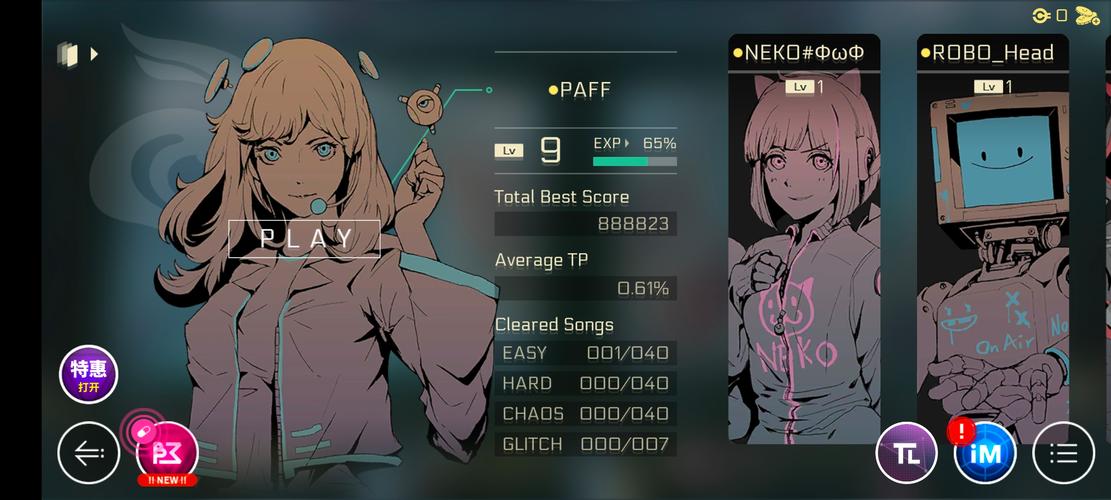This screenshot has height=500, width=1111.
Task: Open the list menu button
Action: (1063, 454)
